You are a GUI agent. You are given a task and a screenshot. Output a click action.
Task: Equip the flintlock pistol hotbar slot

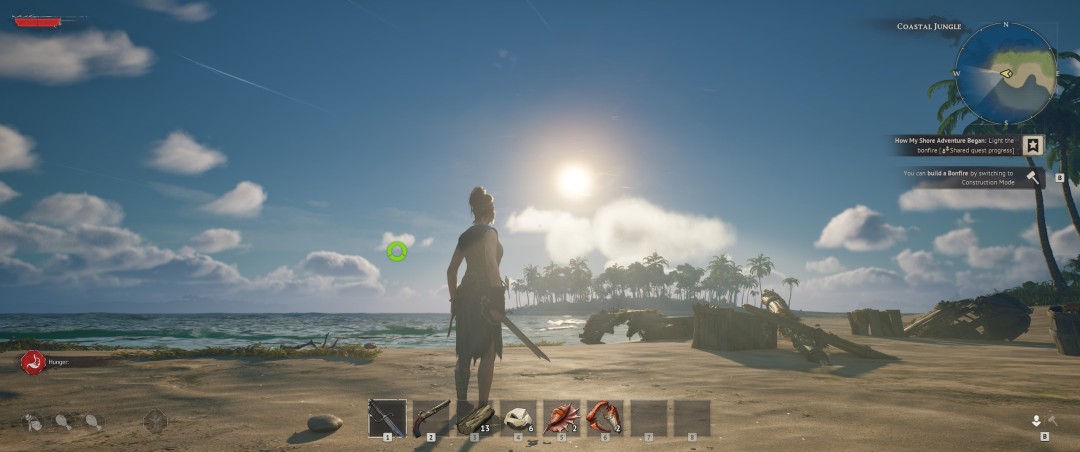click(431, 417)
